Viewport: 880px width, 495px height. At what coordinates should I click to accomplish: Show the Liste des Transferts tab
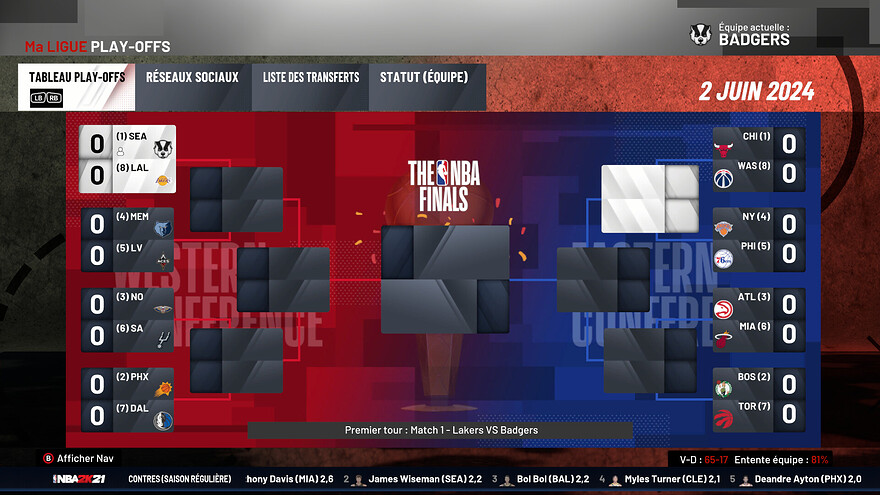[x=311, y=87]
